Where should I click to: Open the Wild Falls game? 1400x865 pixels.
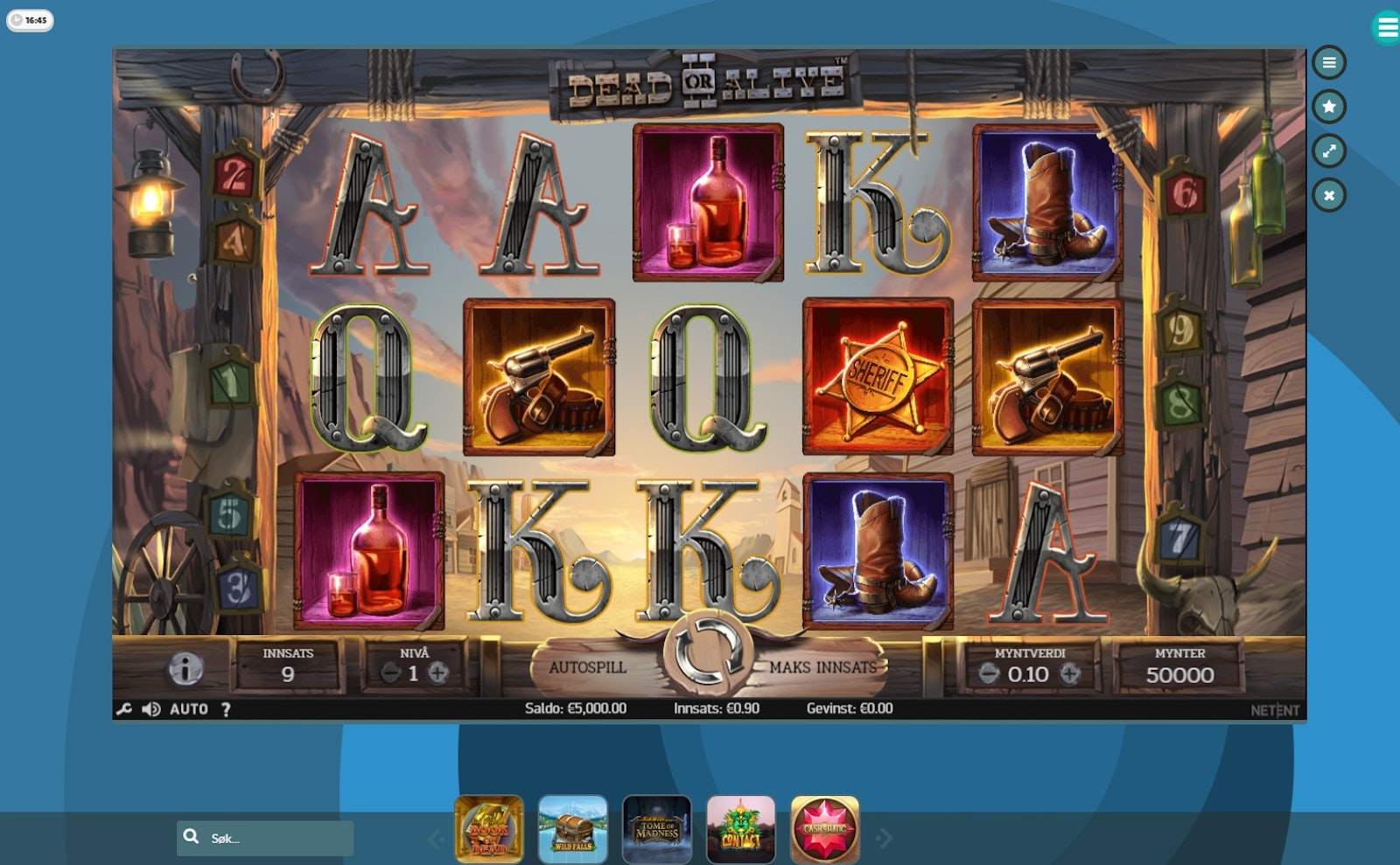point(573,829)
